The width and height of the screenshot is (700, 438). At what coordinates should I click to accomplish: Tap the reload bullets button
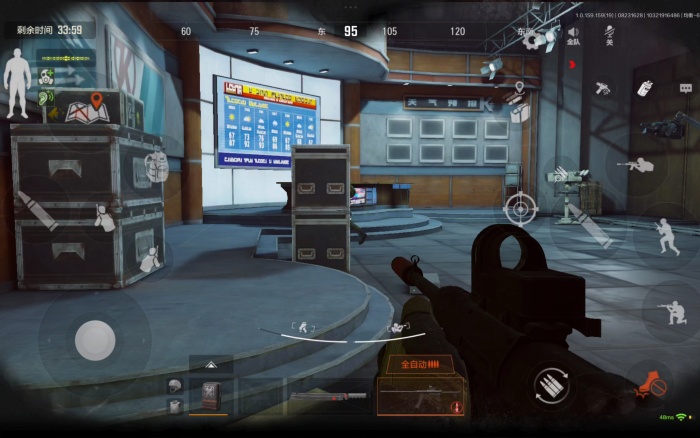pos(546,384)
